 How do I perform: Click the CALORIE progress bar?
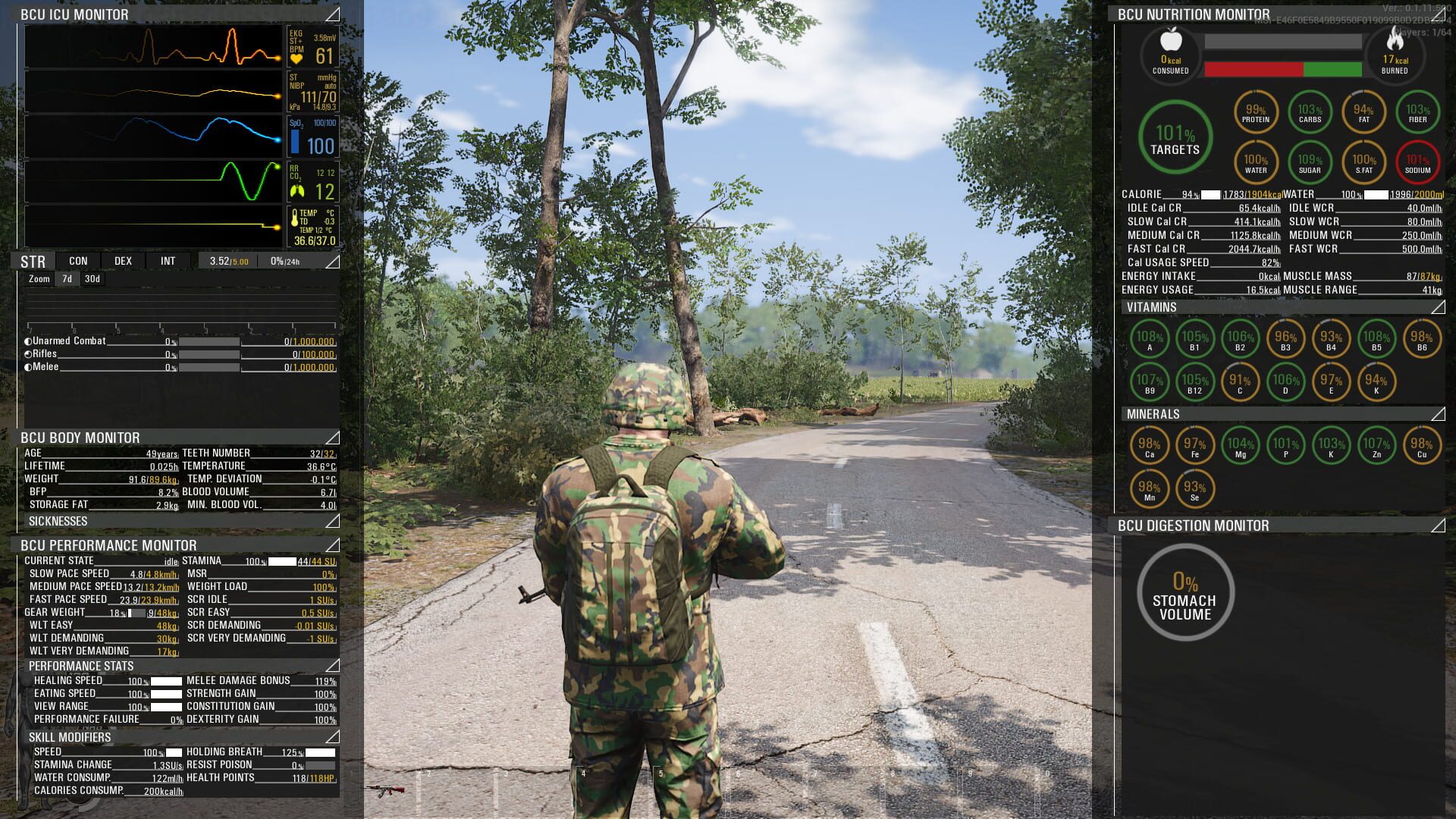click(1211, 194)
